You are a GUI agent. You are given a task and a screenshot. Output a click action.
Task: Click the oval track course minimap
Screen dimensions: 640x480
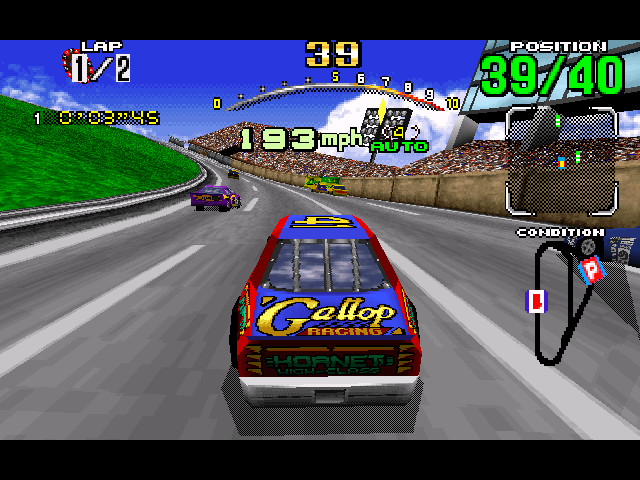pyautogui.click(x=558, y=302)
